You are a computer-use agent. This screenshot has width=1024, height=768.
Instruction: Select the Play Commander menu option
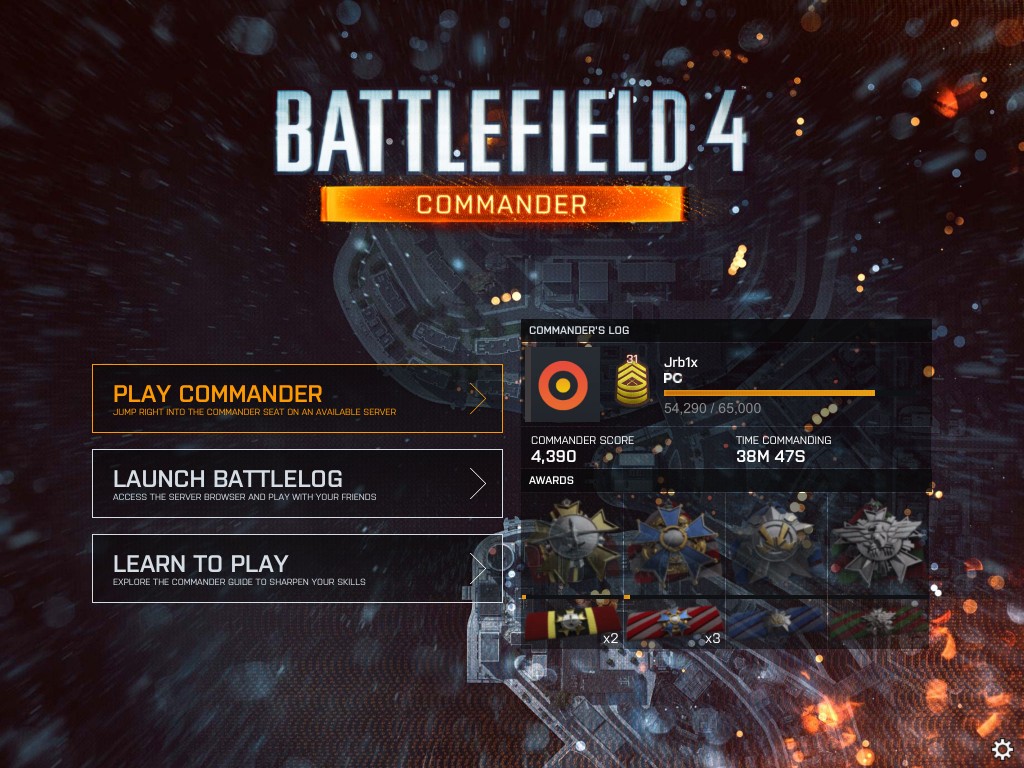[297, 398]
